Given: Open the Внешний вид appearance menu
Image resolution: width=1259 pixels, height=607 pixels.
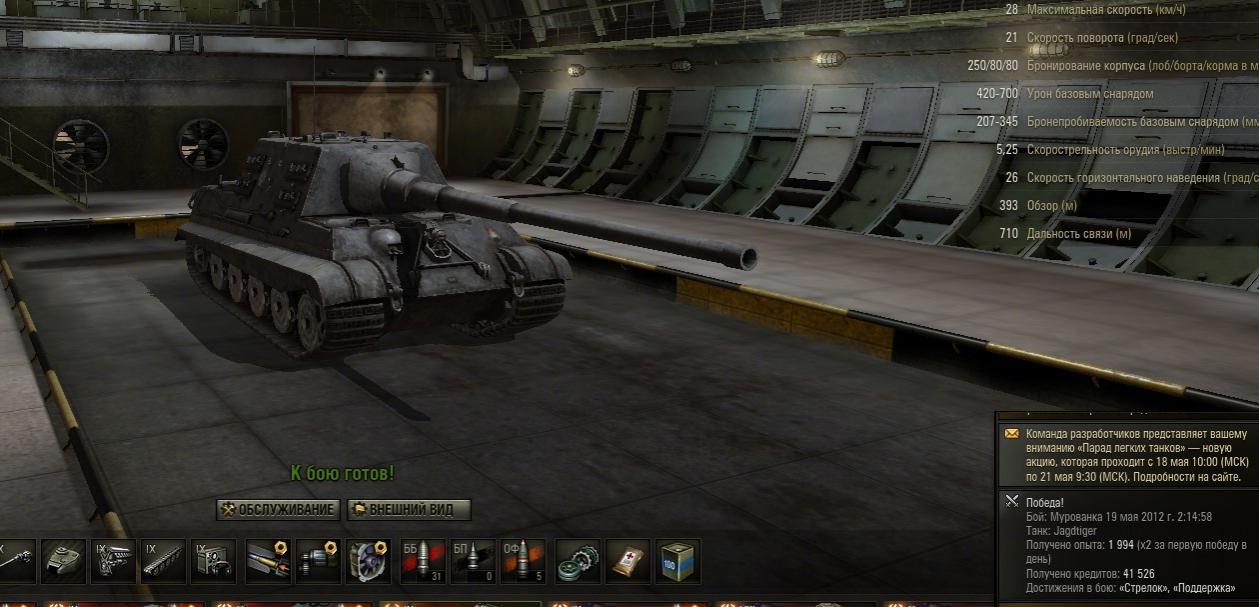Looking at the screenshot, I should 408,510.
